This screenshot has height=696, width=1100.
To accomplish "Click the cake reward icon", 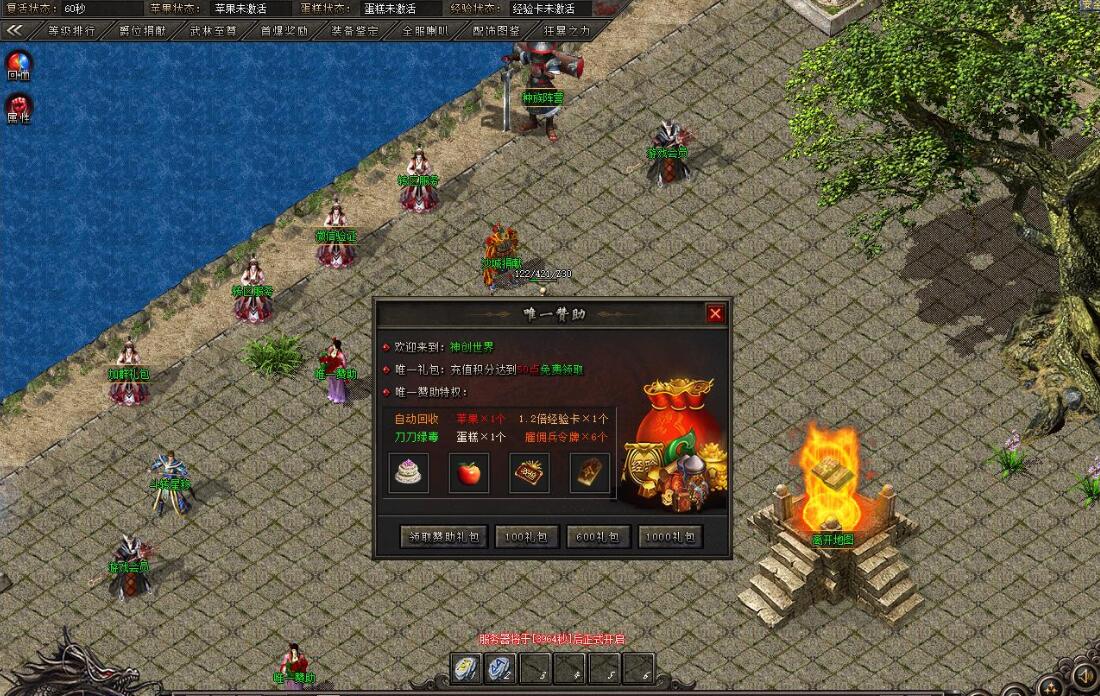I will tap(408, 473).
